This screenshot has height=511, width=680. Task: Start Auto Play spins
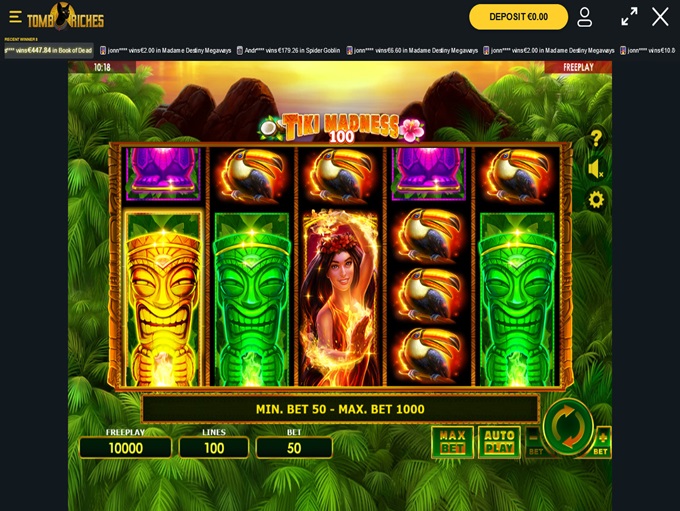498,441
